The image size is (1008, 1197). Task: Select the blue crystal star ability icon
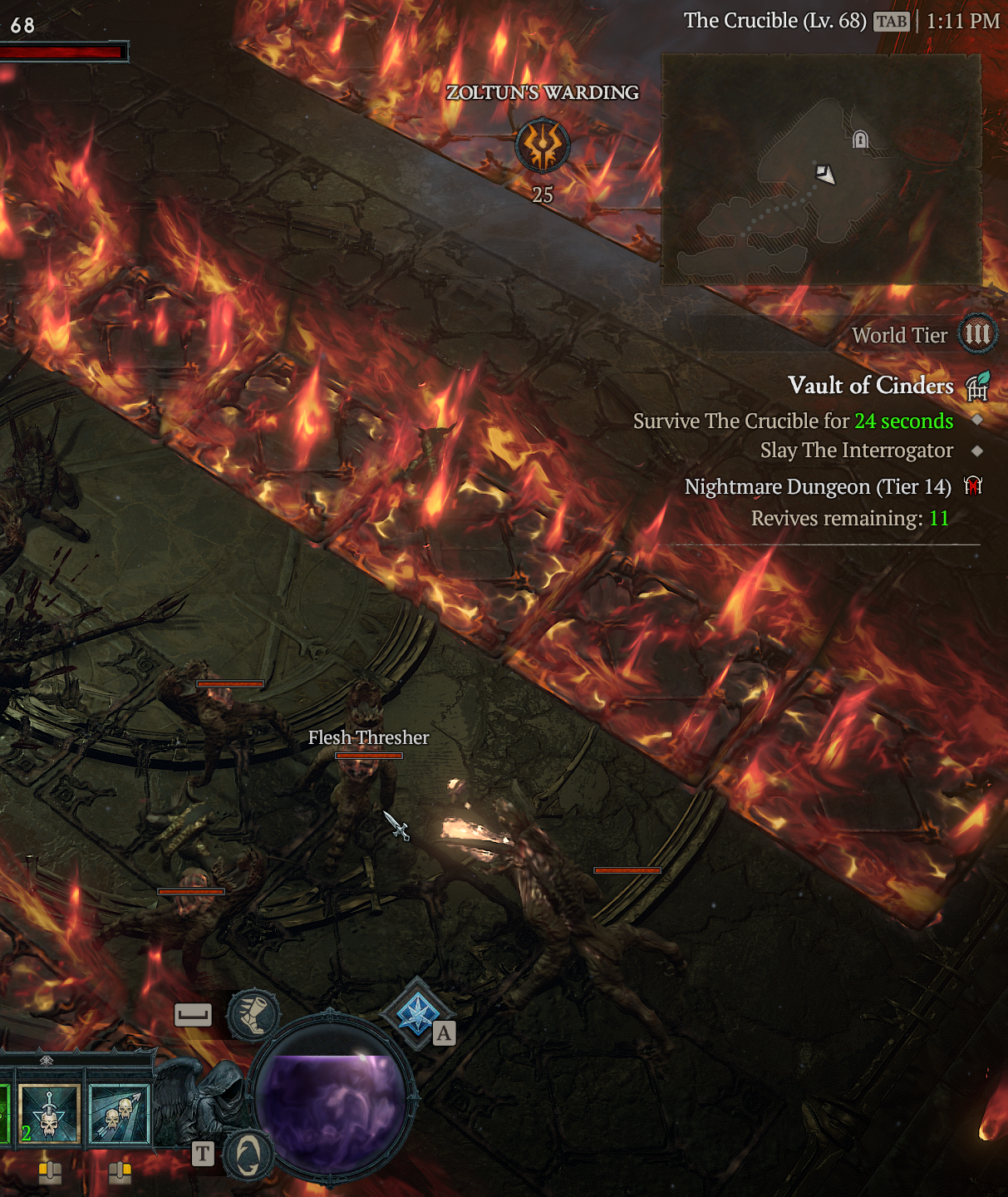(x=416, y=1015)
